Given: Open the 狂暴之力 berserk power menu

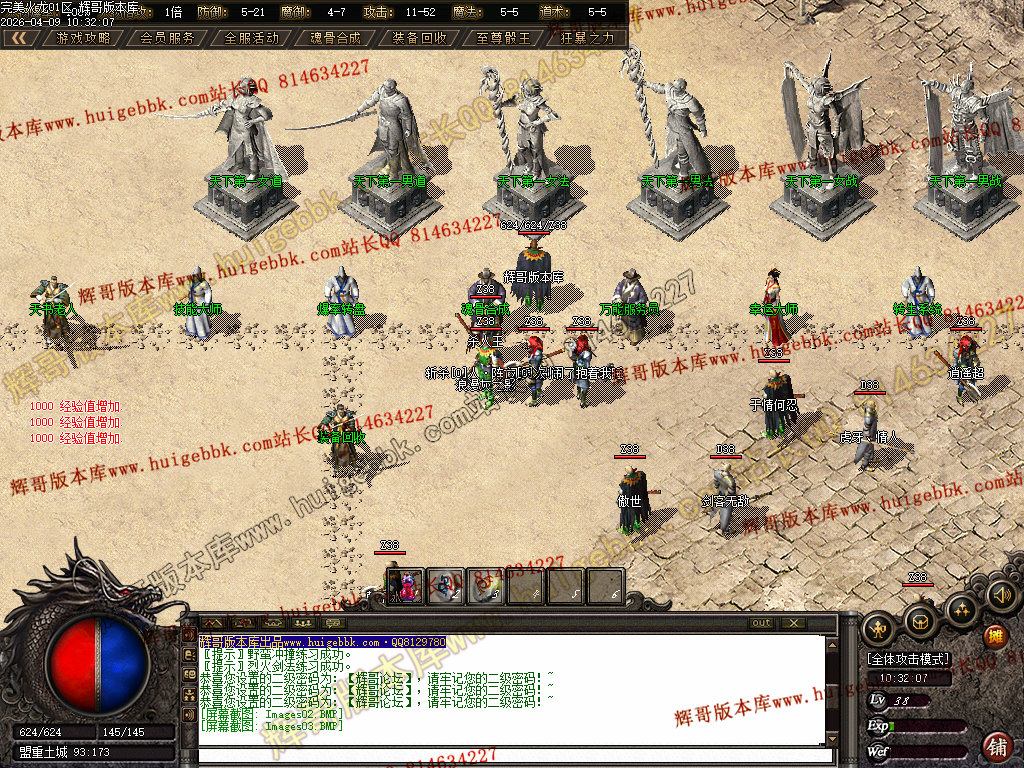Looking at the screenshot, I should tap(587, 38).
